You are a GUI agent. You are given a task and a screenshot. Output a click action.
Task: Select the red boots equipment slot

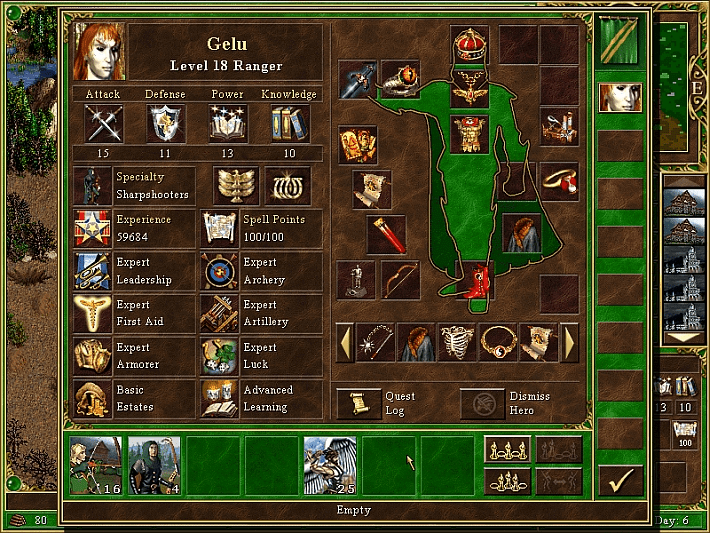(x=477, y=280)
